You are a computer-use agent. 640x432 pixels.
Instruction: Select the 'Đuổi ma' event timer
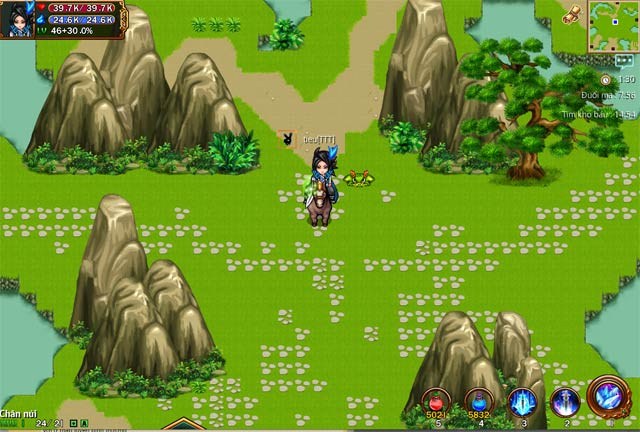point(611,96)
